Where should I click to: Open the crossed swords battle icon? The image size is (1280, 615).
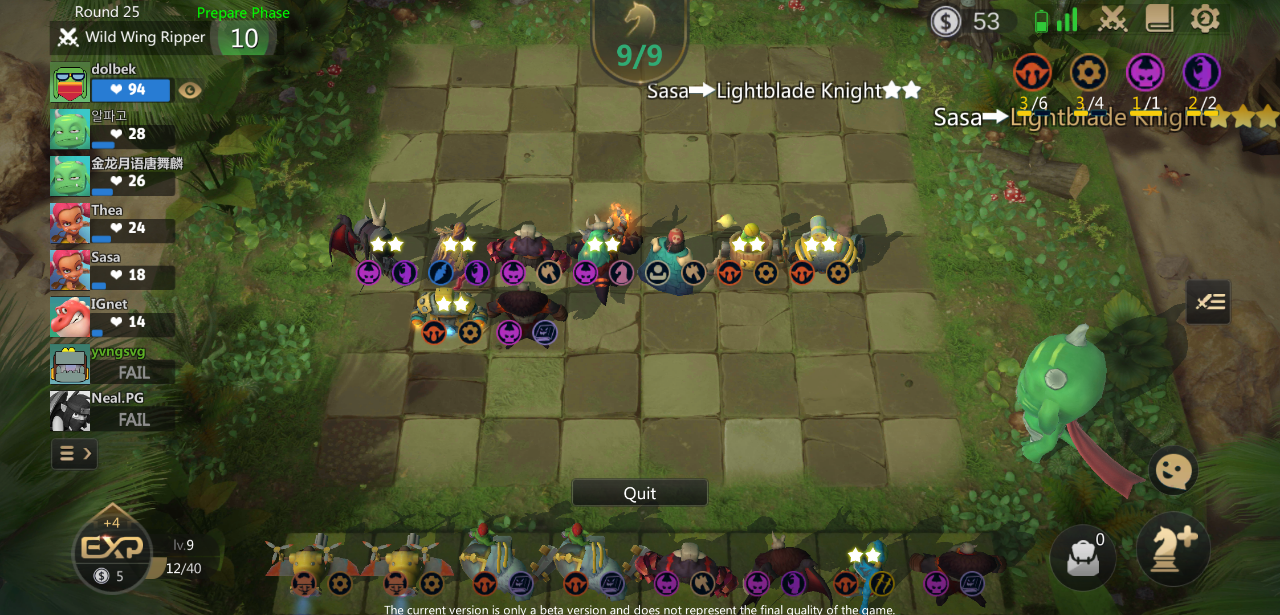coord(1113,19)
